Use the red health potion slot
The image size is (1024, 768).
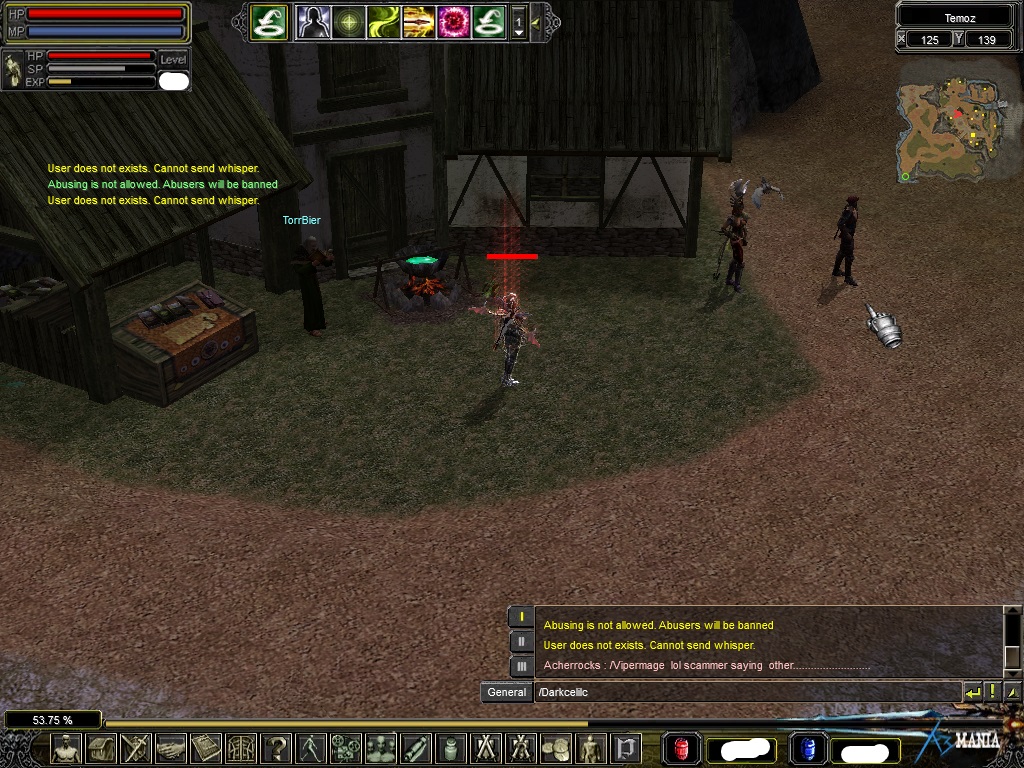(x=682, y=749)
